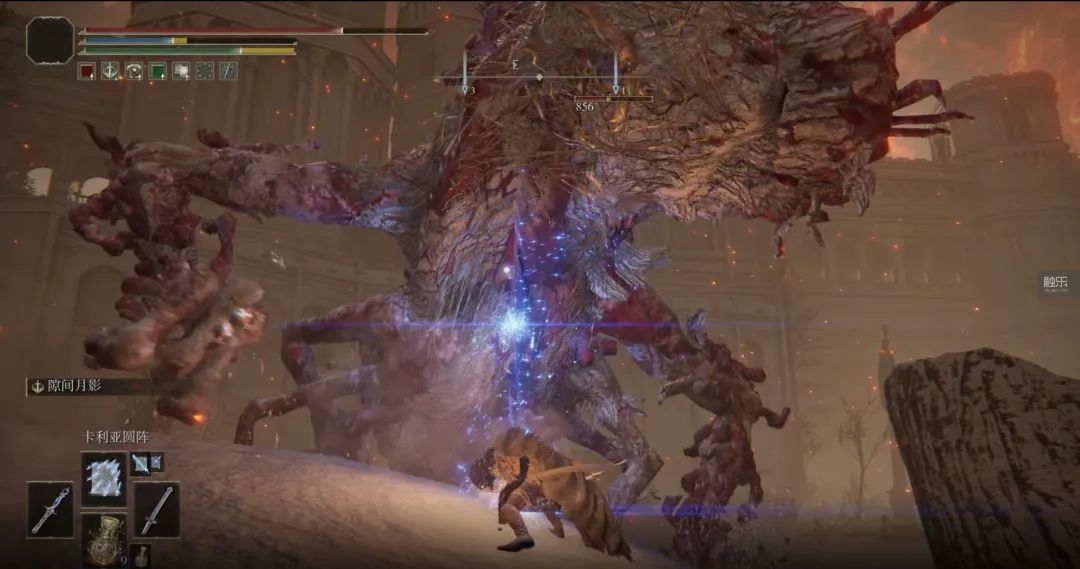1080x569 pixels.
Task: Select the 卡利亚圆阵 spell slot
Action: tap(104, 476)
